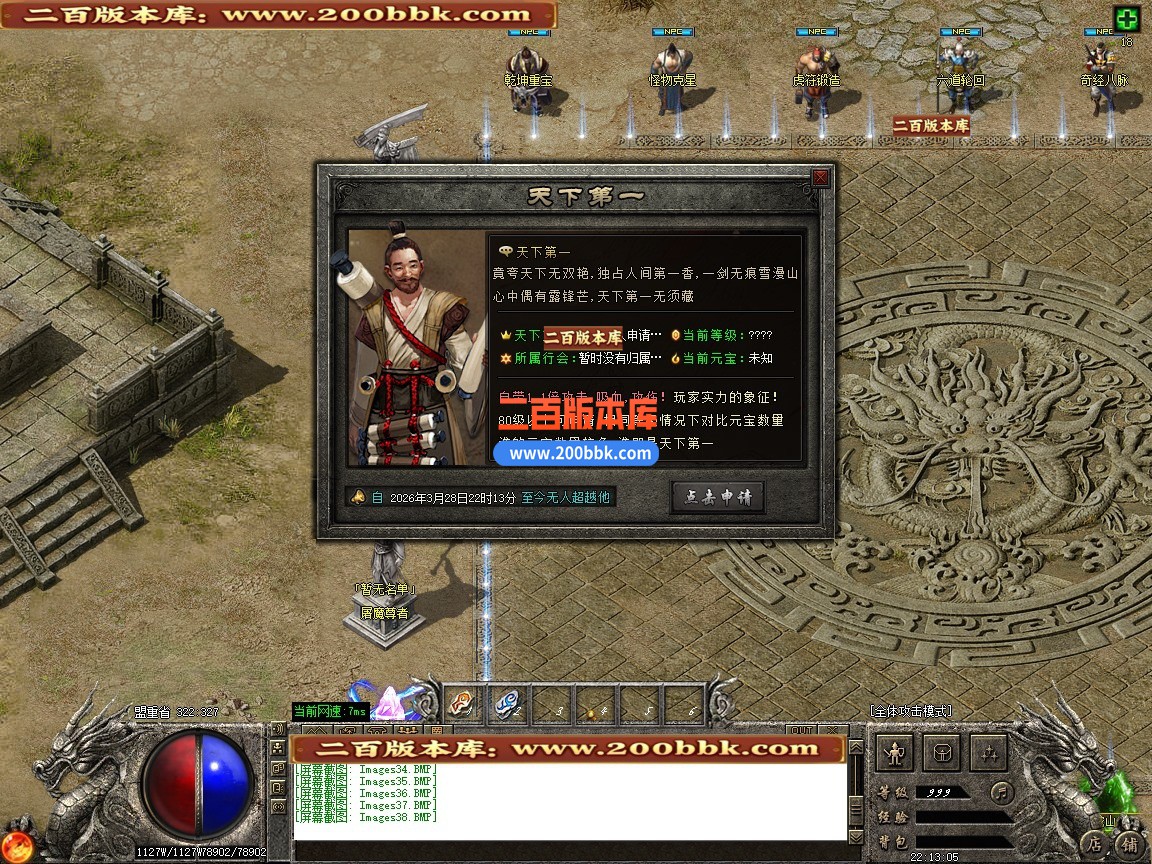Open the character equipment panel icon
1152x864 pixels.
pos(896,752)
